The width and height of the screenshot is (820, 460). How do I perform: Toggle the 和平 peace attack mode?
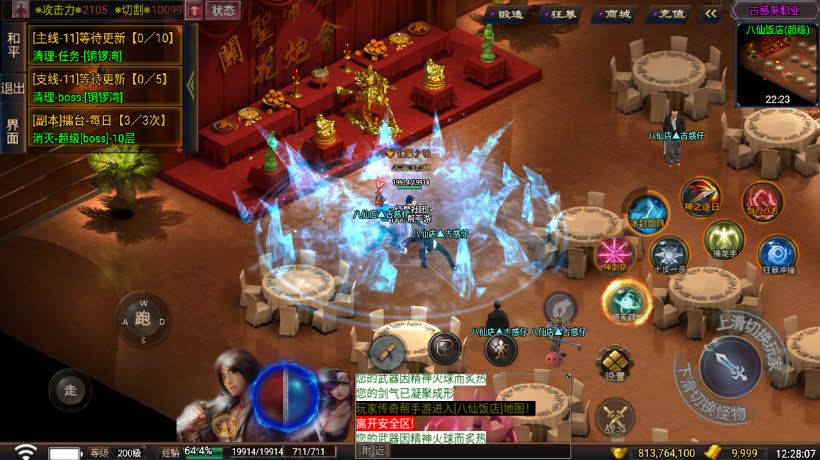(13, 45)
